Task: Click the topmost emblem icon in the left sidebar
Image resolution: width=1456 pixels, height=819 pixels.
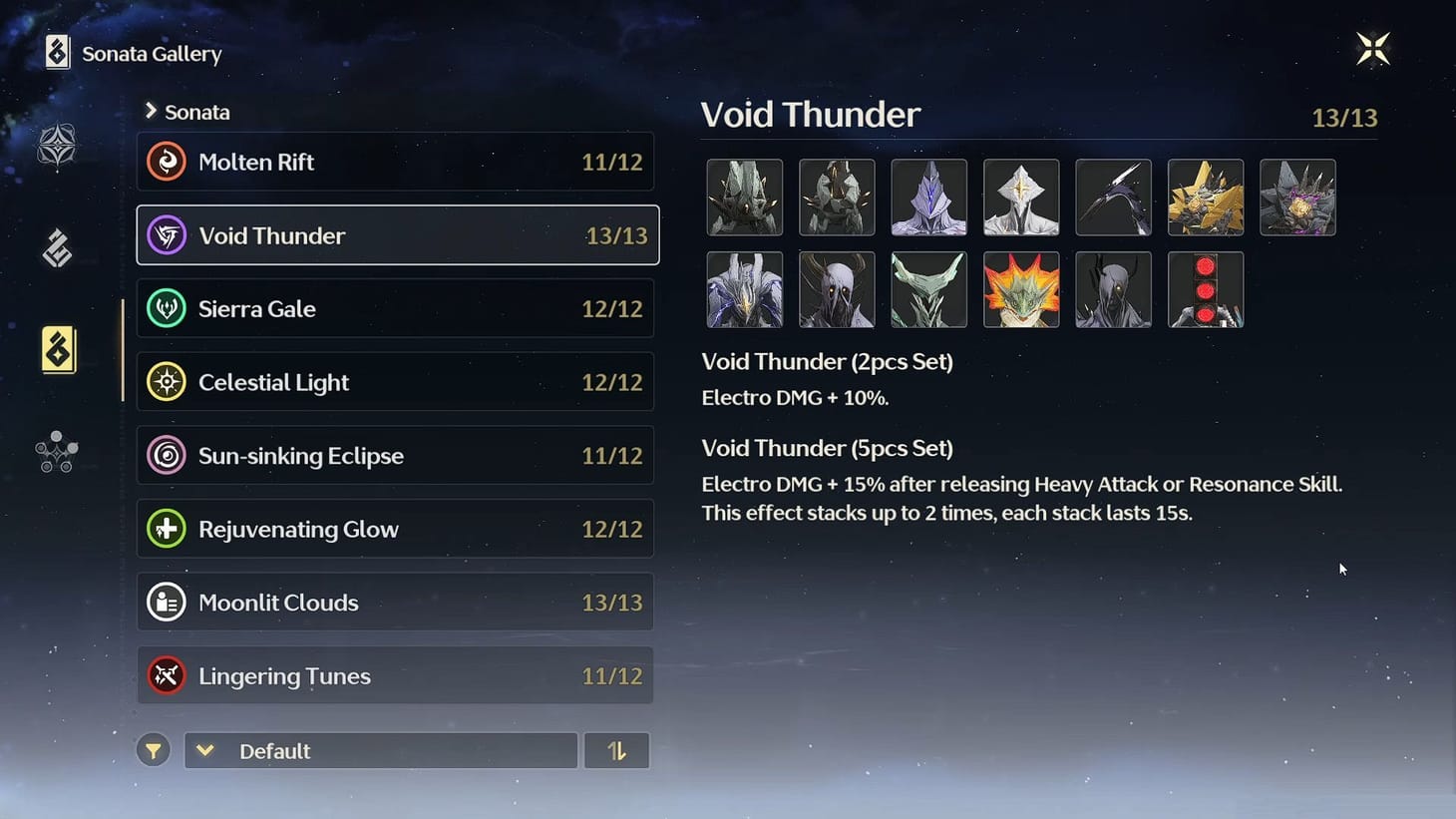Action: [57, 145]
